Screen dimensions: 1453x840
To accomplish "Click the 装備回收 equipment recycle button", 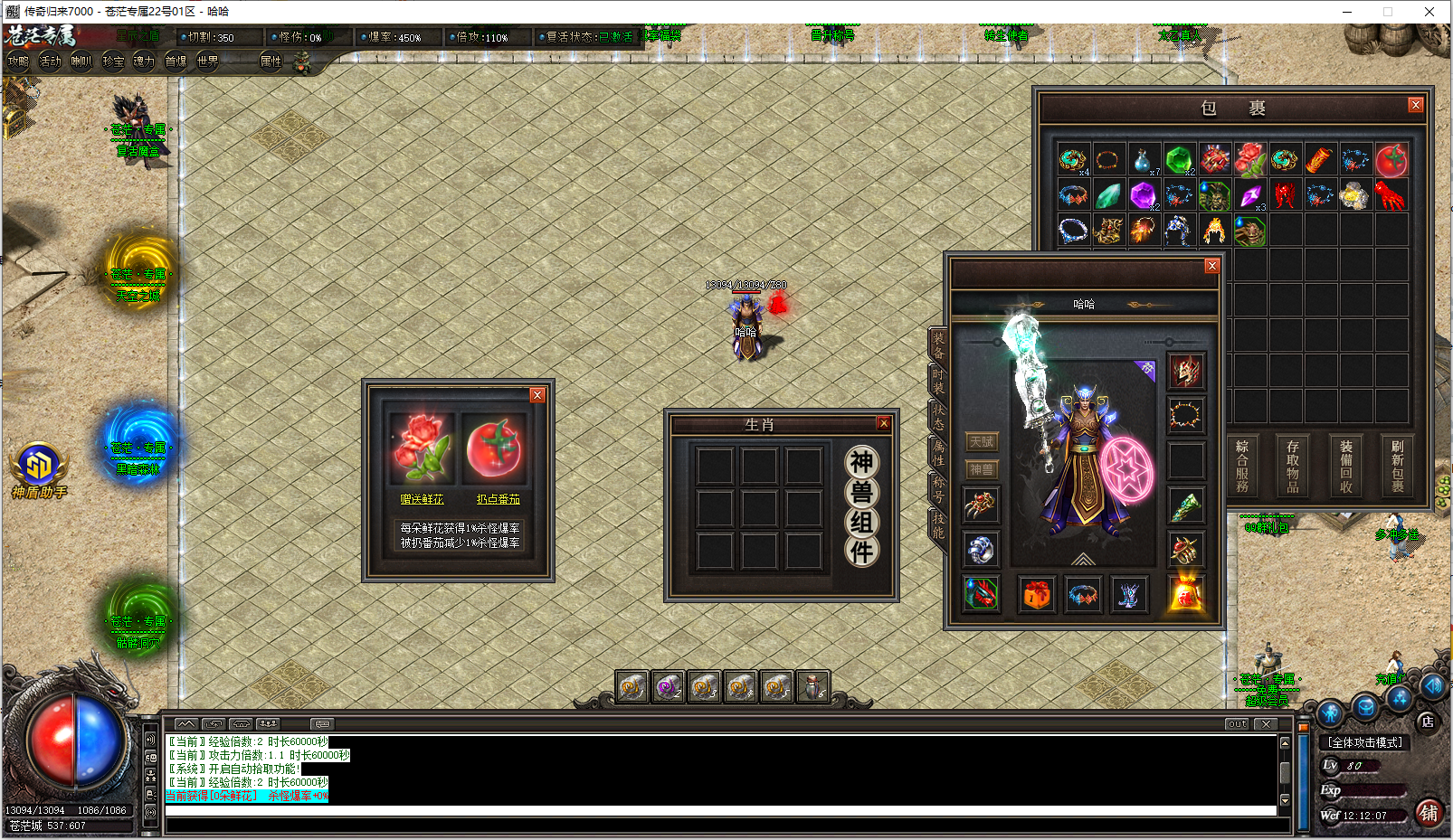I will (x=1346, y=467).
